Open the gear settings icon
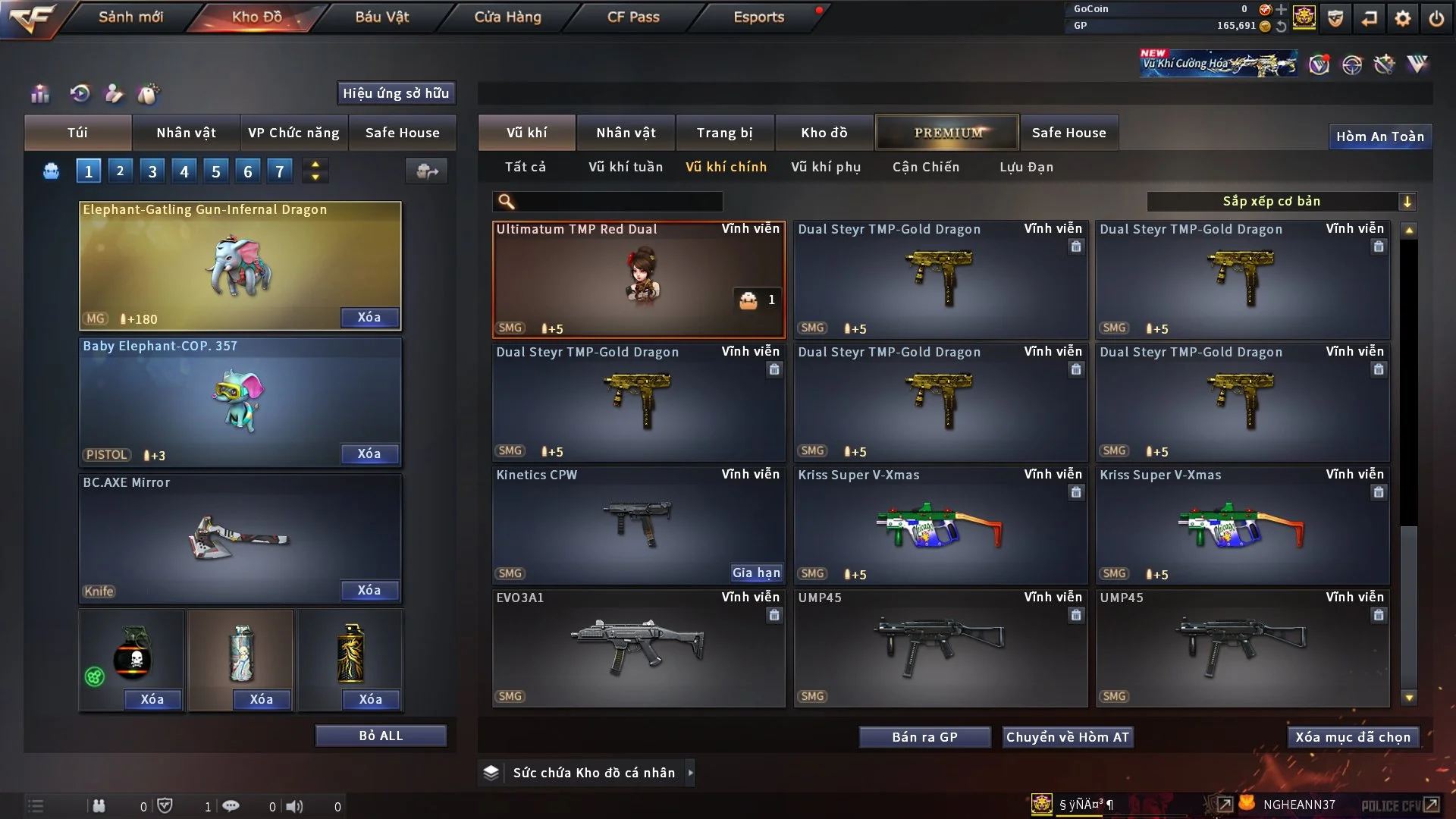This screenshot has width=1456, height=819. point(1402,18)
